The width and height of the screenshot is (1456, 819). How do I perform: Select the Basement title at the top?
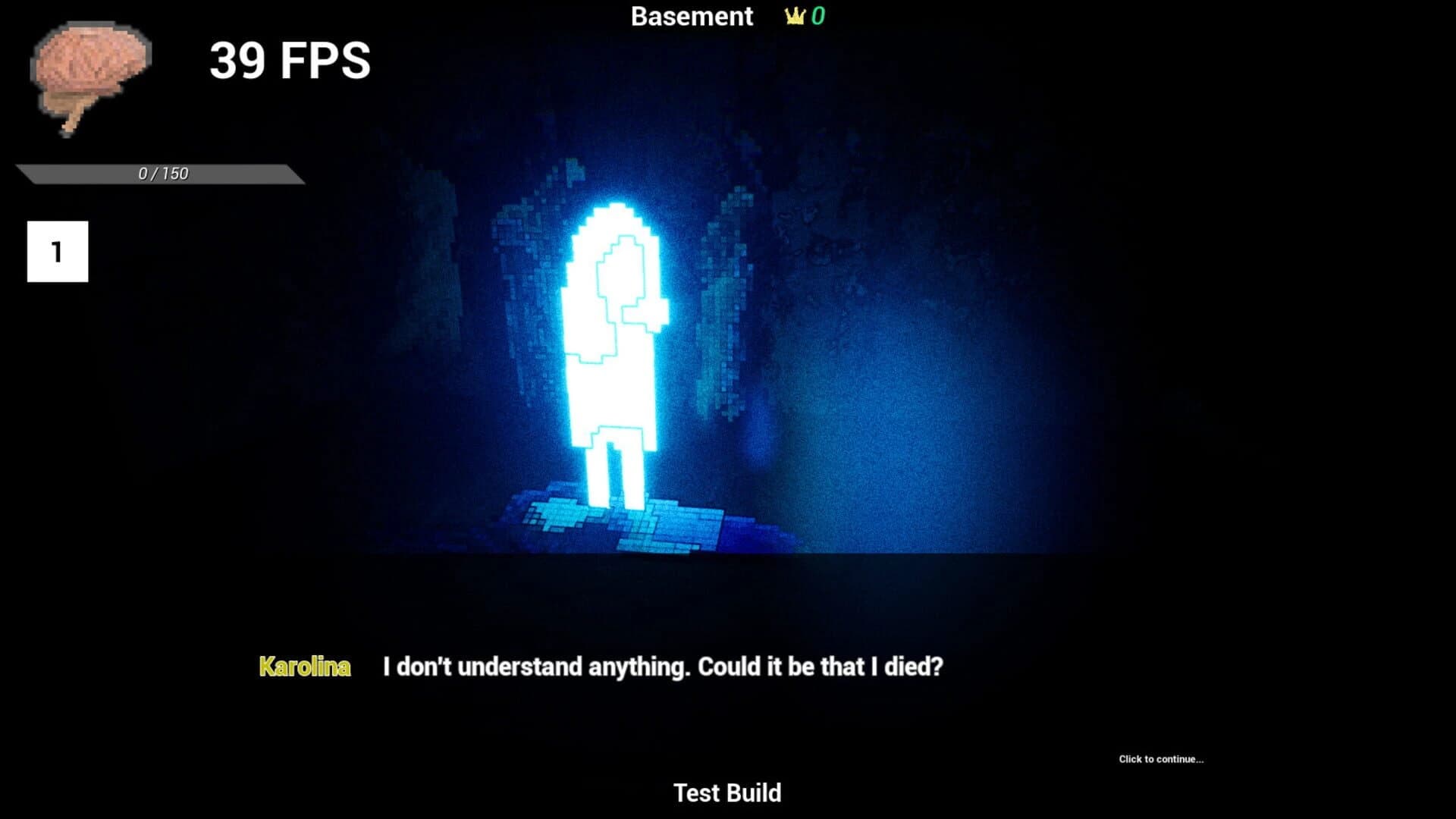tap(692, 16)
